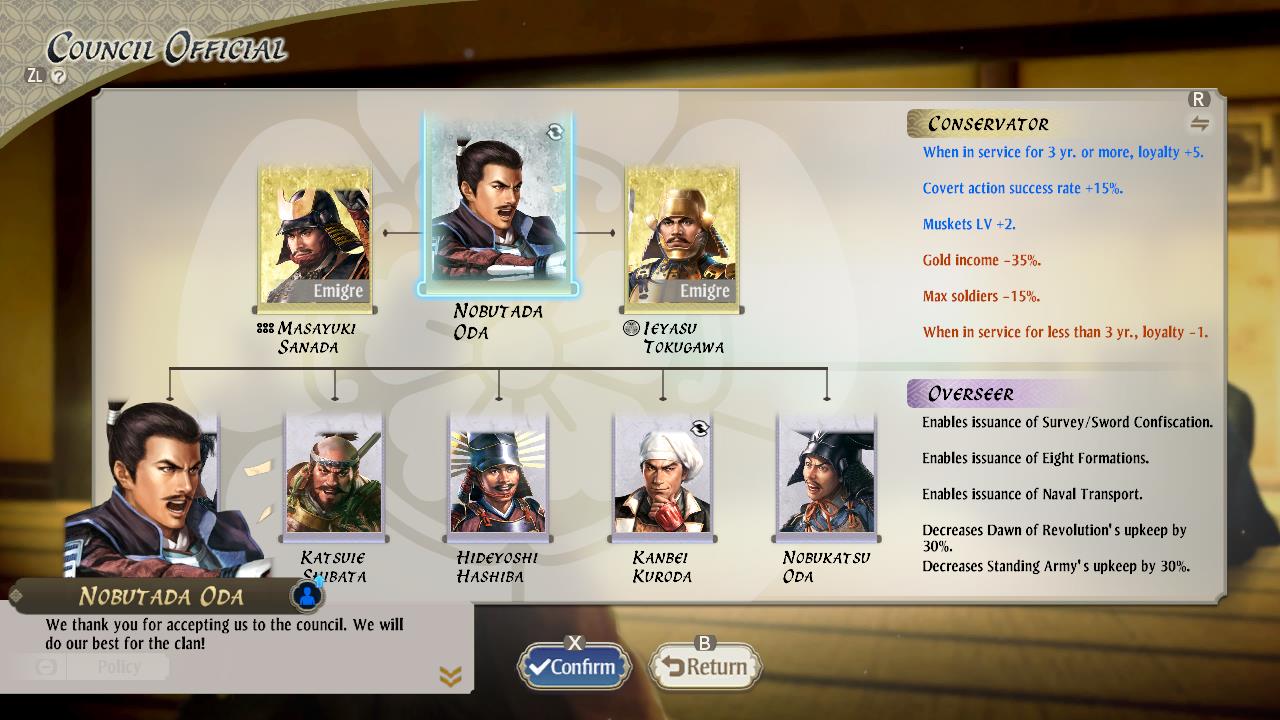1280x720 pixels.
Task: Click the grayed-out Policy option
Action: [x=117, y=667]
